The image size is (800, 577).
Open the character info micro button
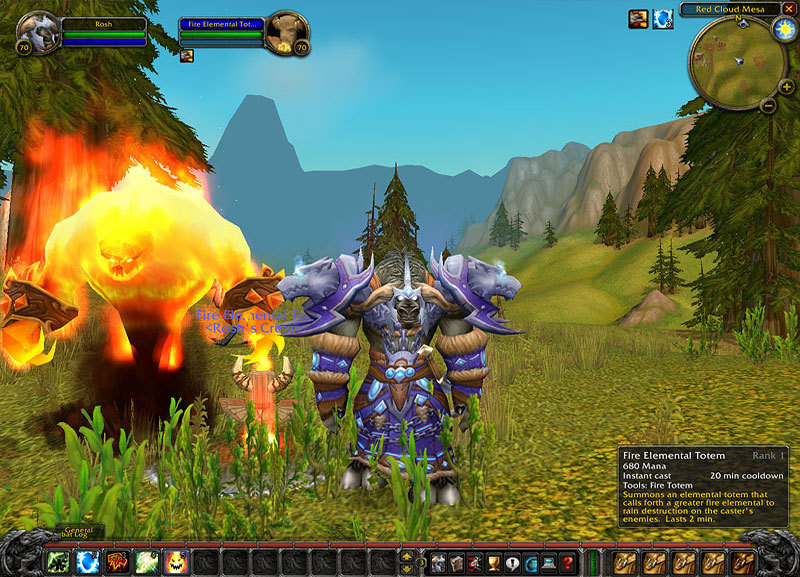[x=439, y=562]
